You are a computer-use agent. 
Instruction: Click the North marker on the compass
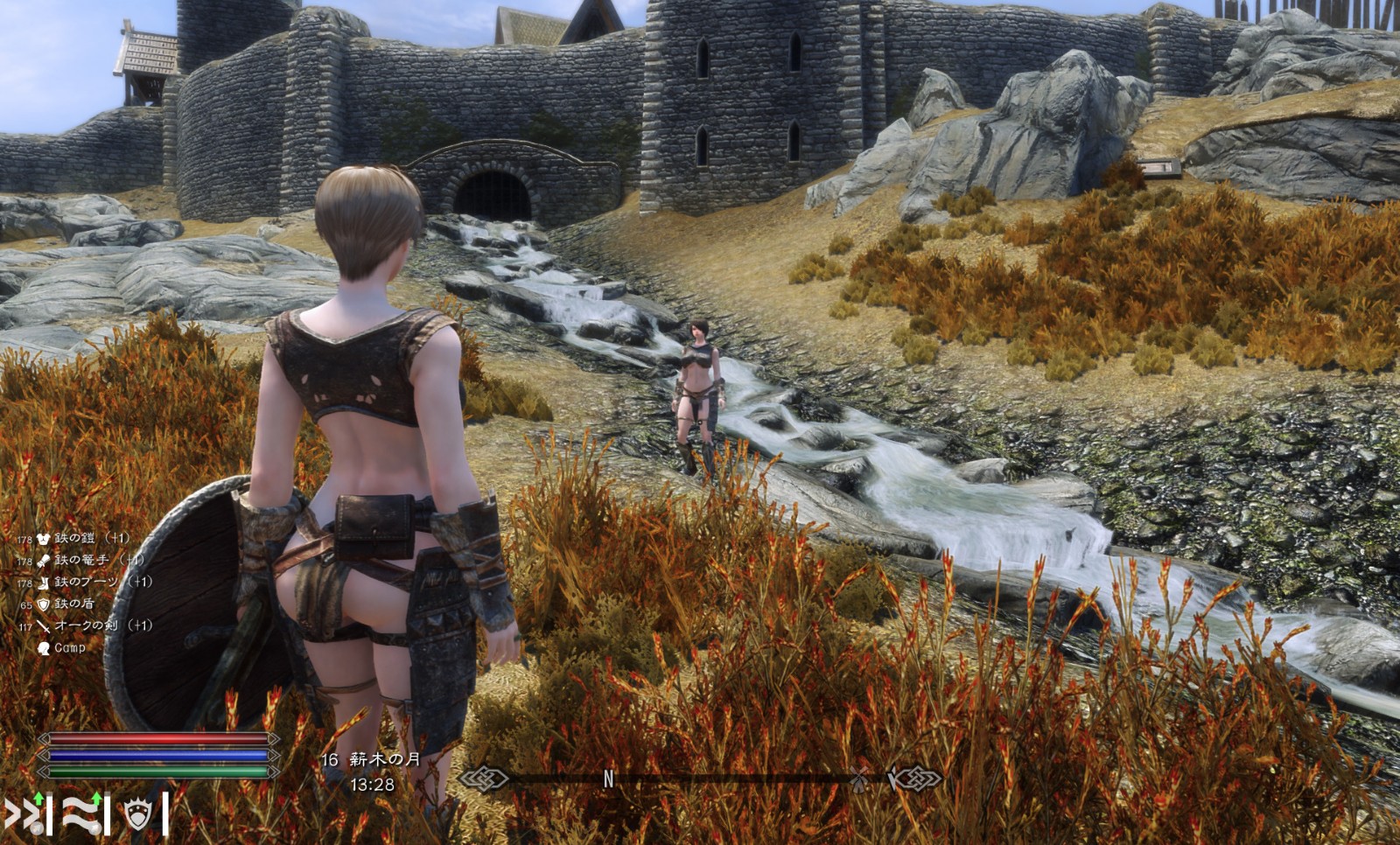pyautogui.click(x=609, y=779)
